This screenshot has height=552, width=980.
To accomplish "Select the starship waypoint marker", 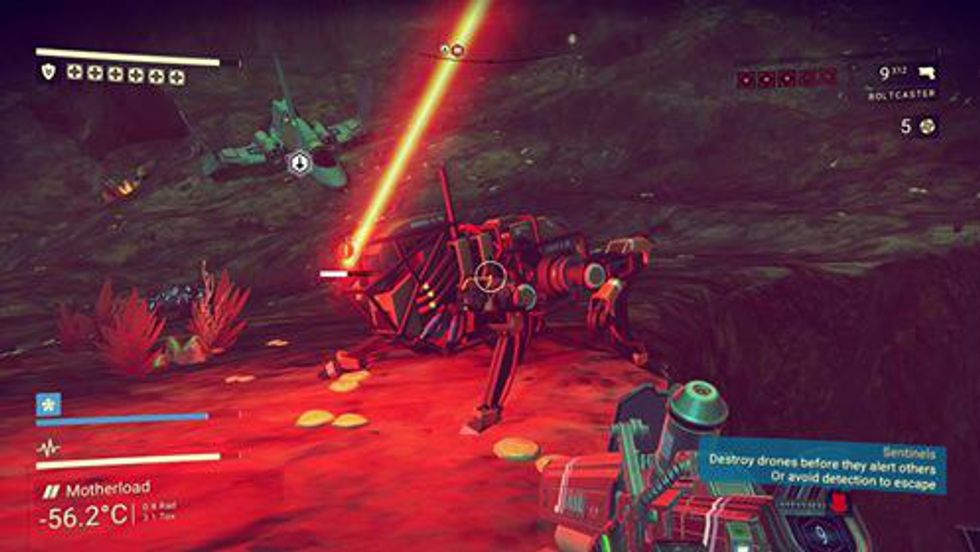I will coord(299,162).
